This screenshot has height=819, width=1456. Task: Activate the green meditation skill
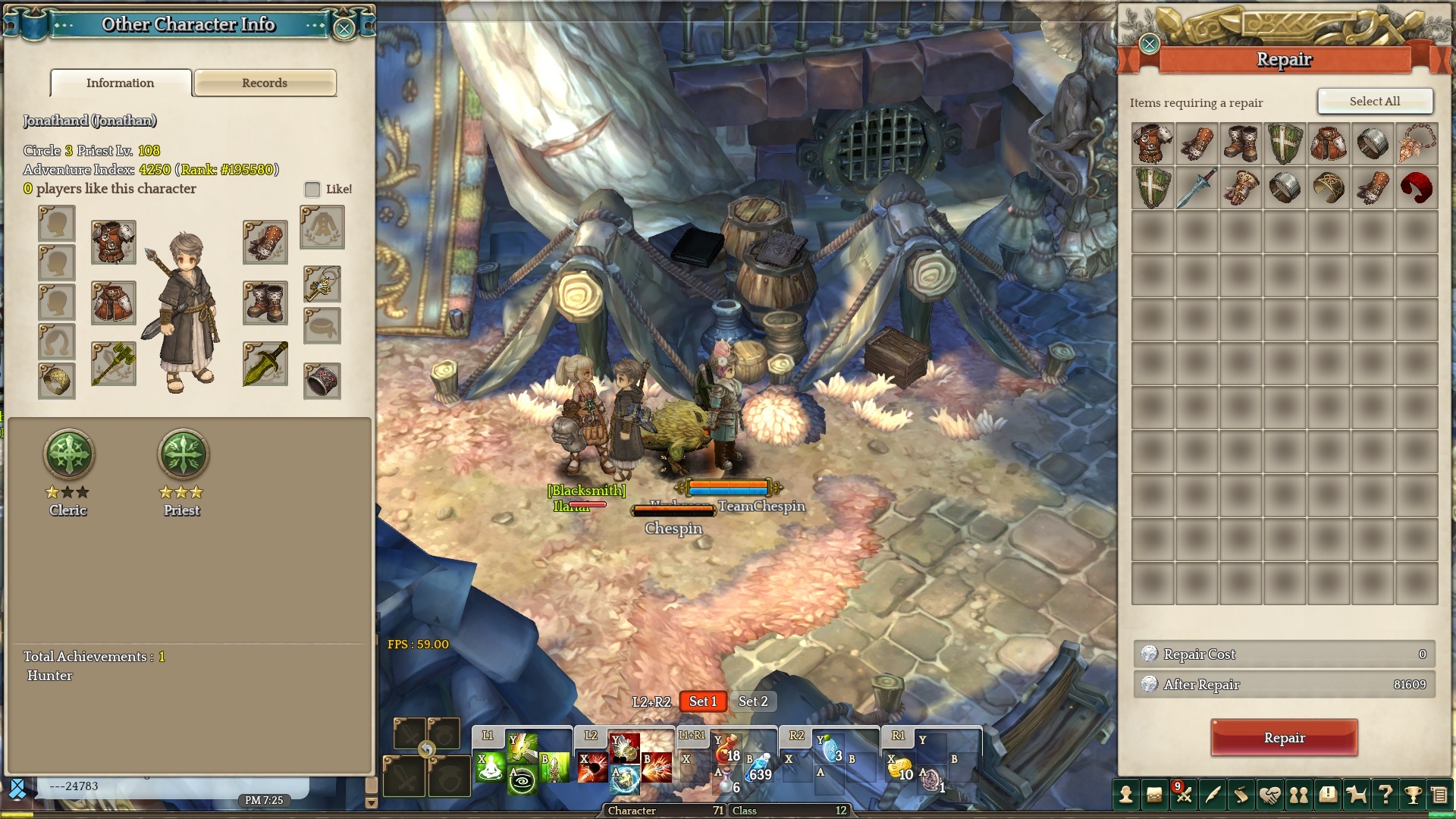pos(491,768)
